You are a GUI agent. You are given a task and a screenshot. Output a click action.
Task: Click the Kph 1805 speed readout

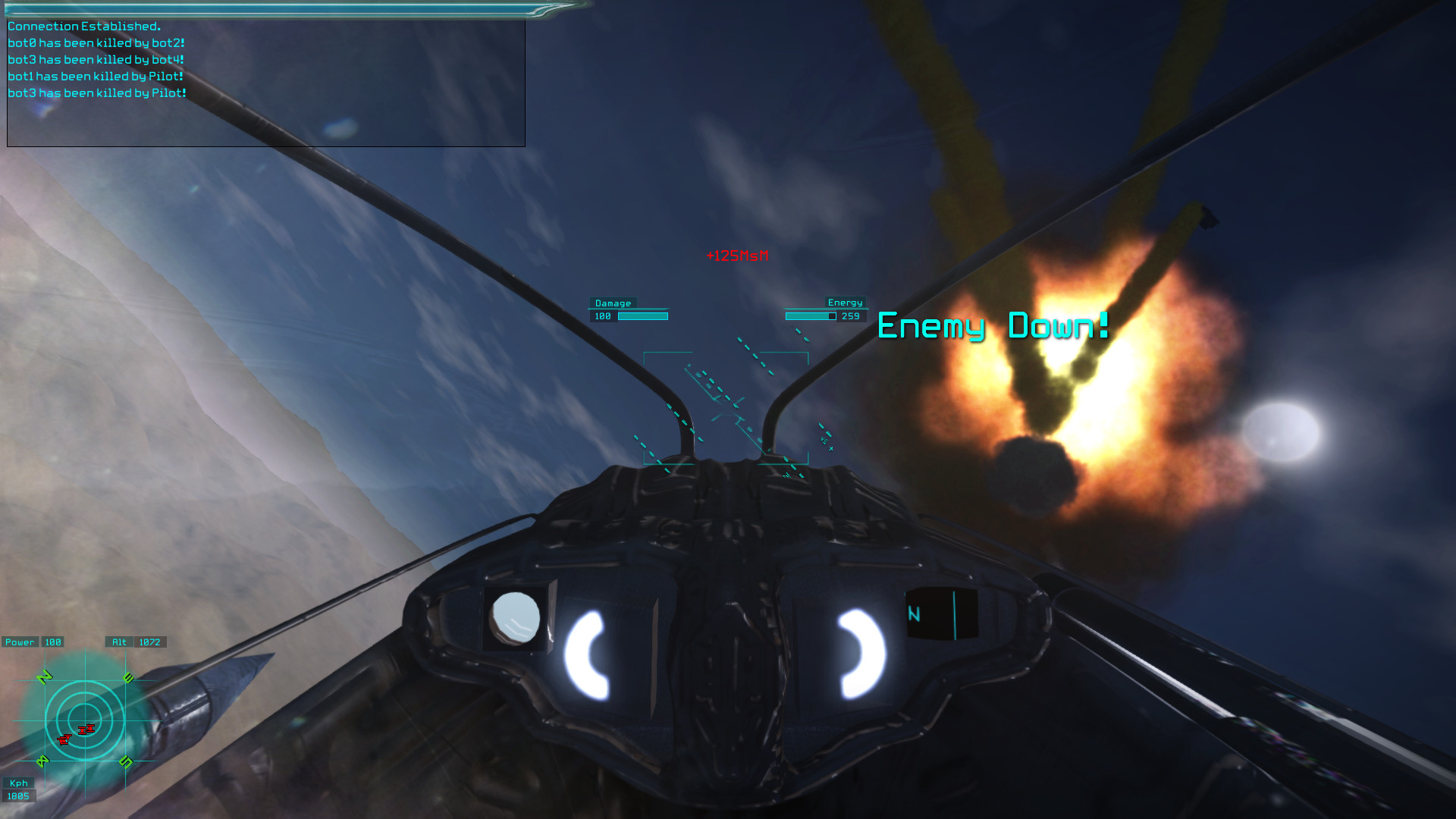tap(20, 790)
